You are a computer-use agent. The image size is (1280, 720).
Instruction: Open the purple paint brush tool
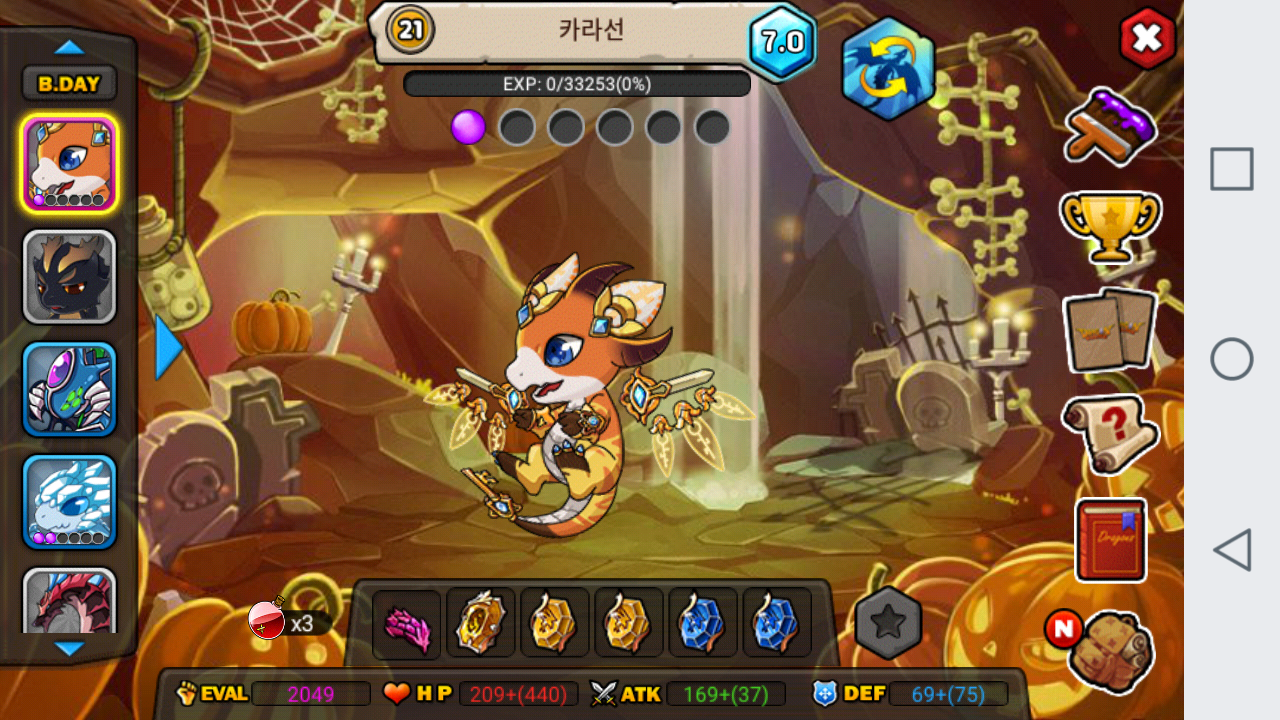[1109, 125]
